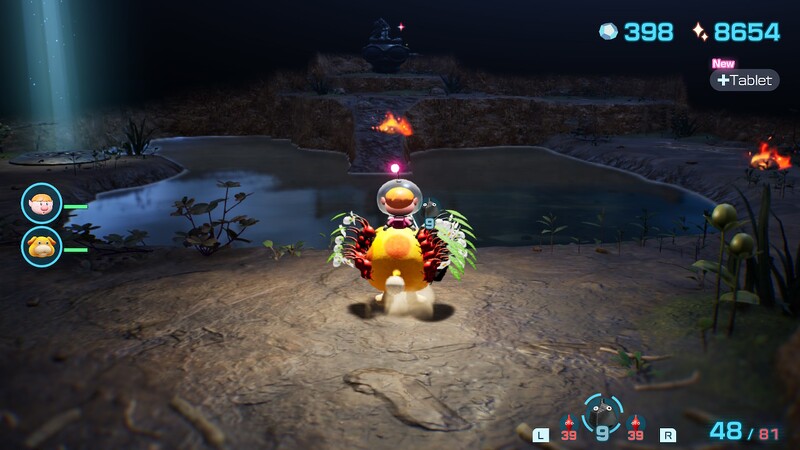Select the Oatchi dog portrait icon
800x450 pixels.
point(41,247)
